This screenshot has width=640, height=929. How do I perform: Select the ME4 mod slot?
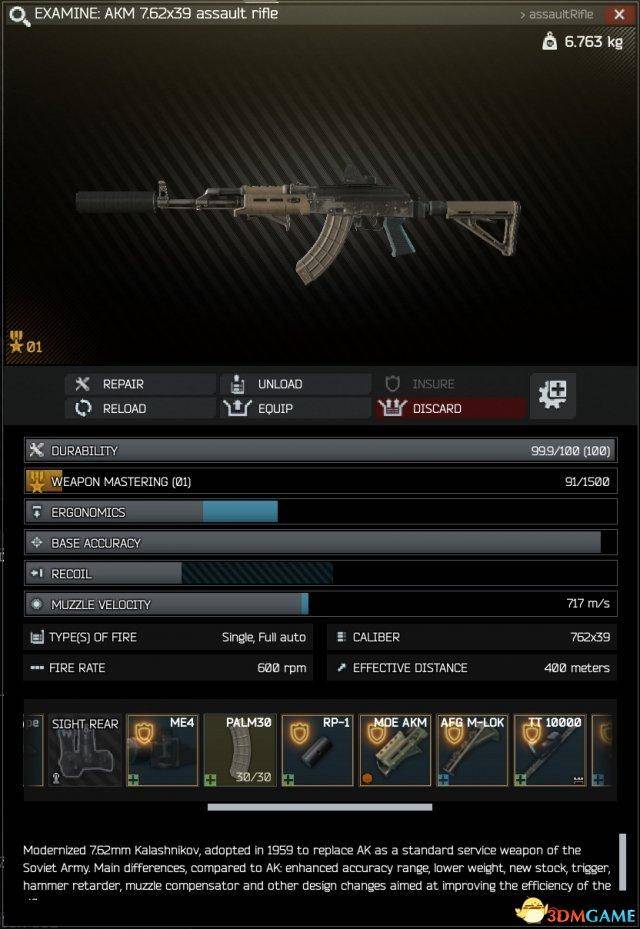(x=162, y=751)
